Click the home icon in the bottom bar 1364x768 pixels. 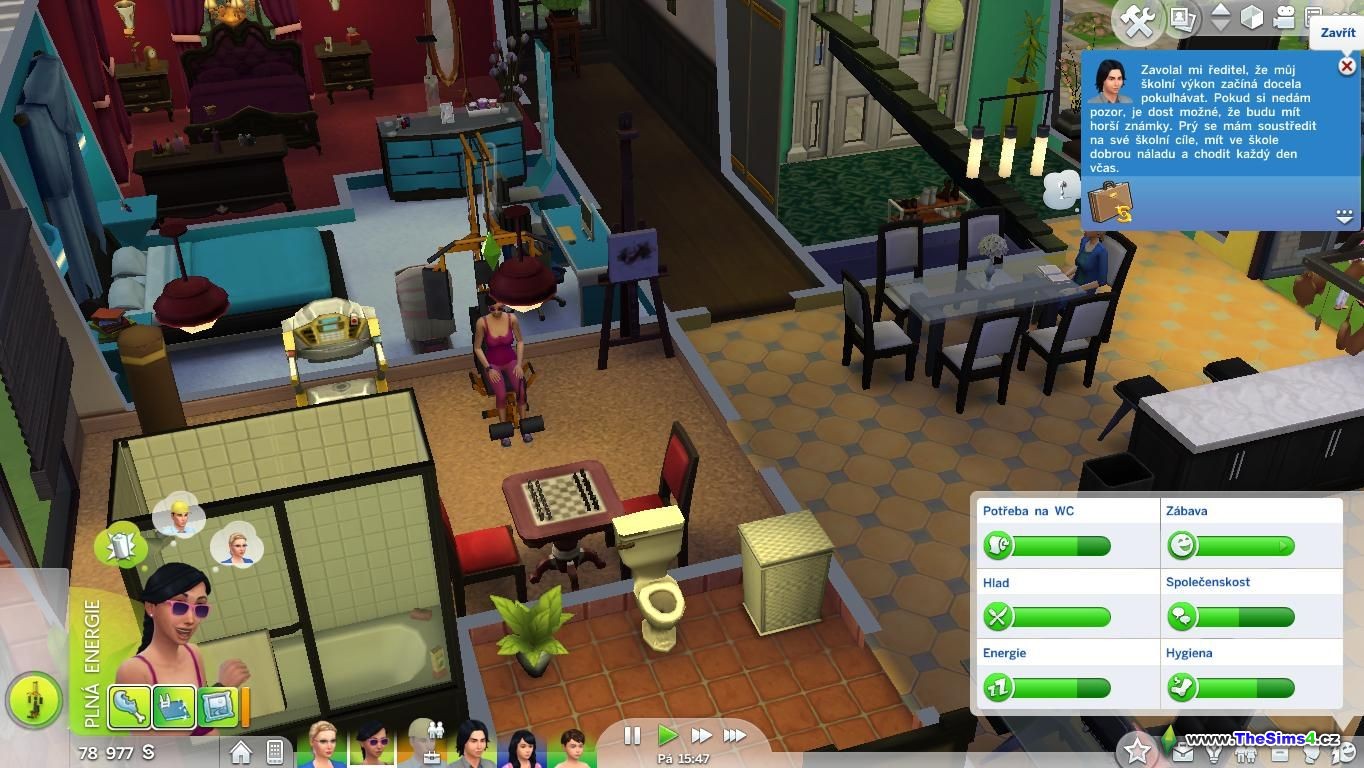(x=240, y=751)
